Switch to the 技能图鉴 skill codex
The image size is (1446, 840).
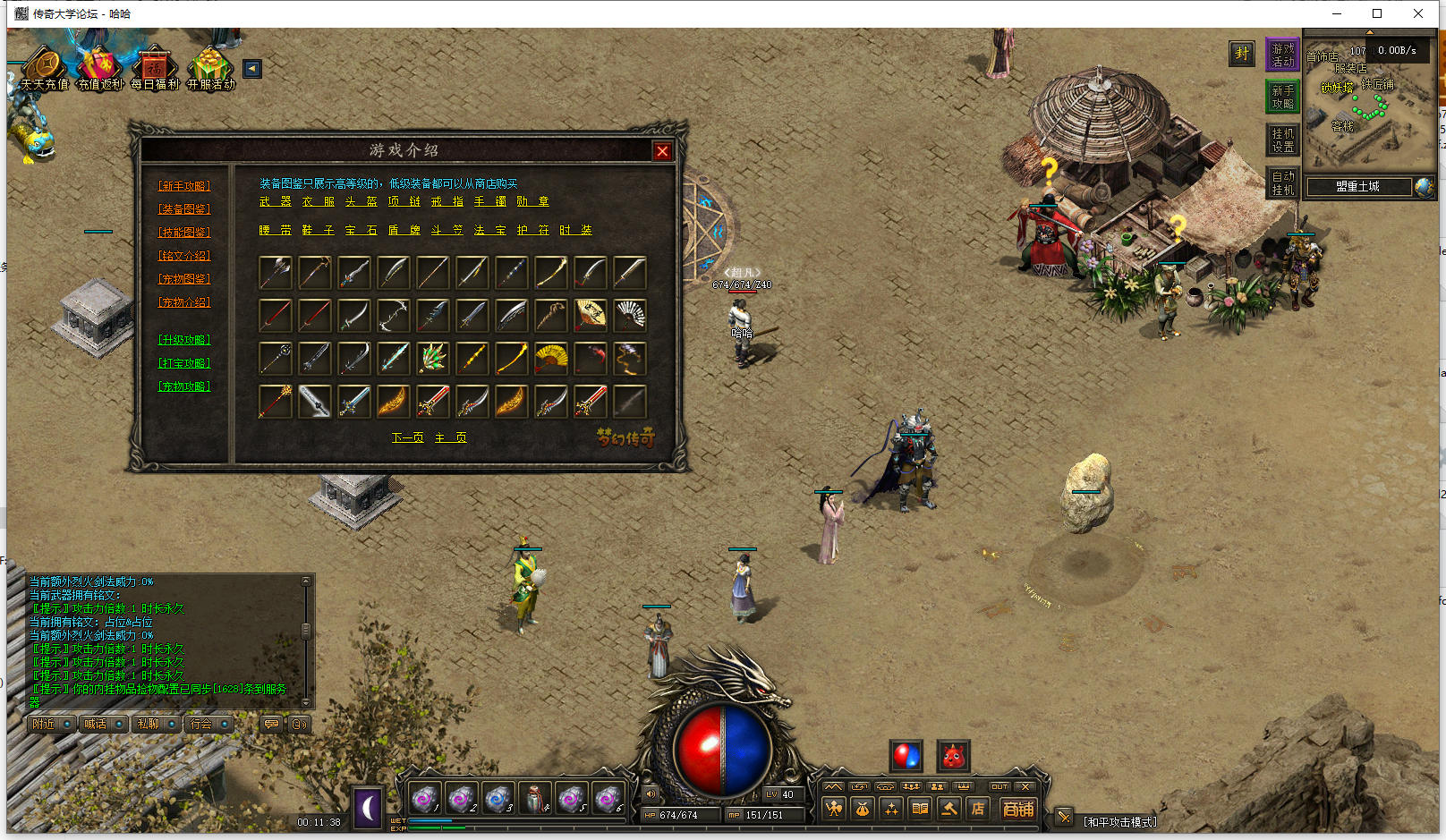pyautogui.click(x=184, y=233)
